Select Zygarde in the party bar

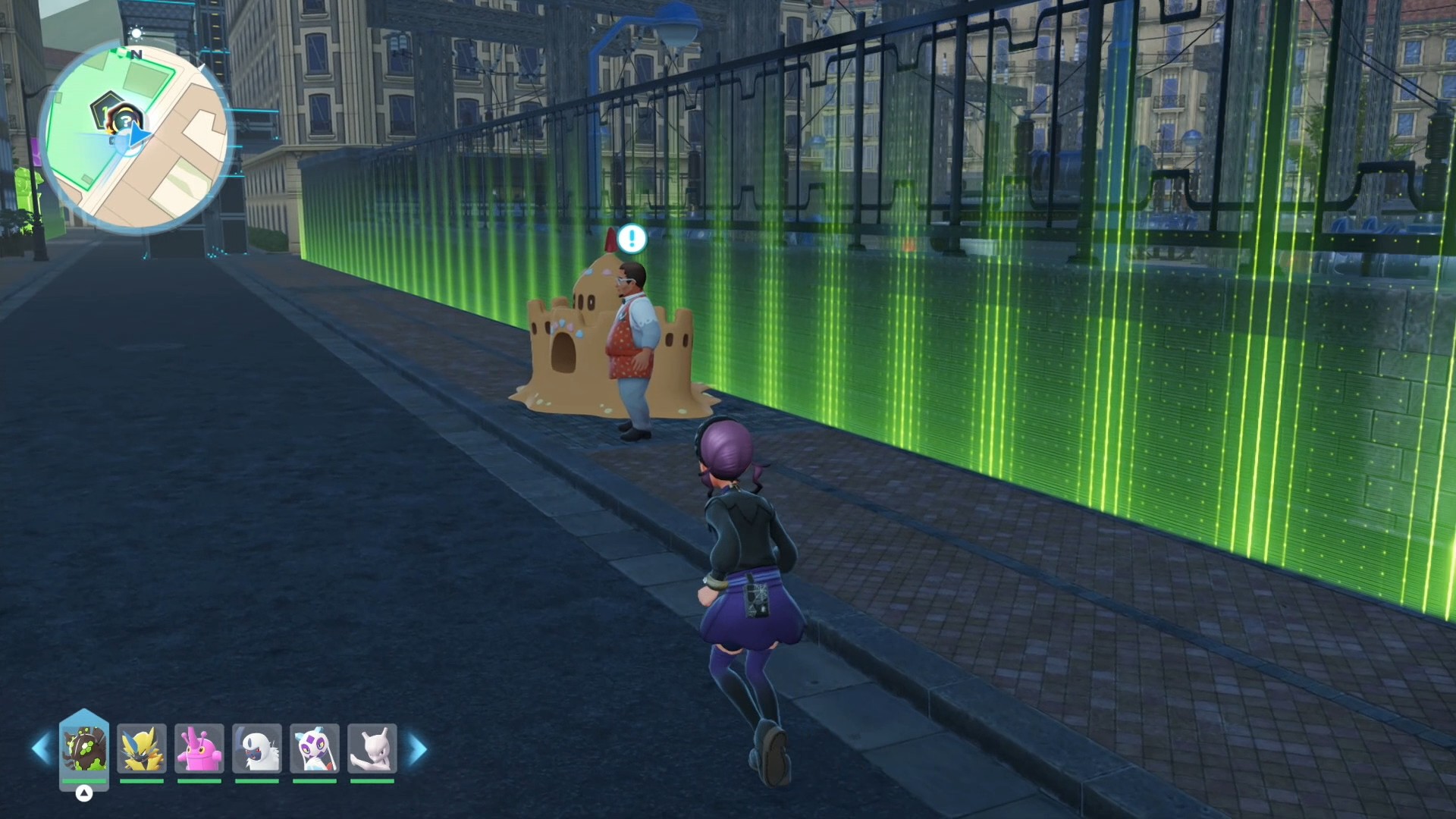pos(84,748)
